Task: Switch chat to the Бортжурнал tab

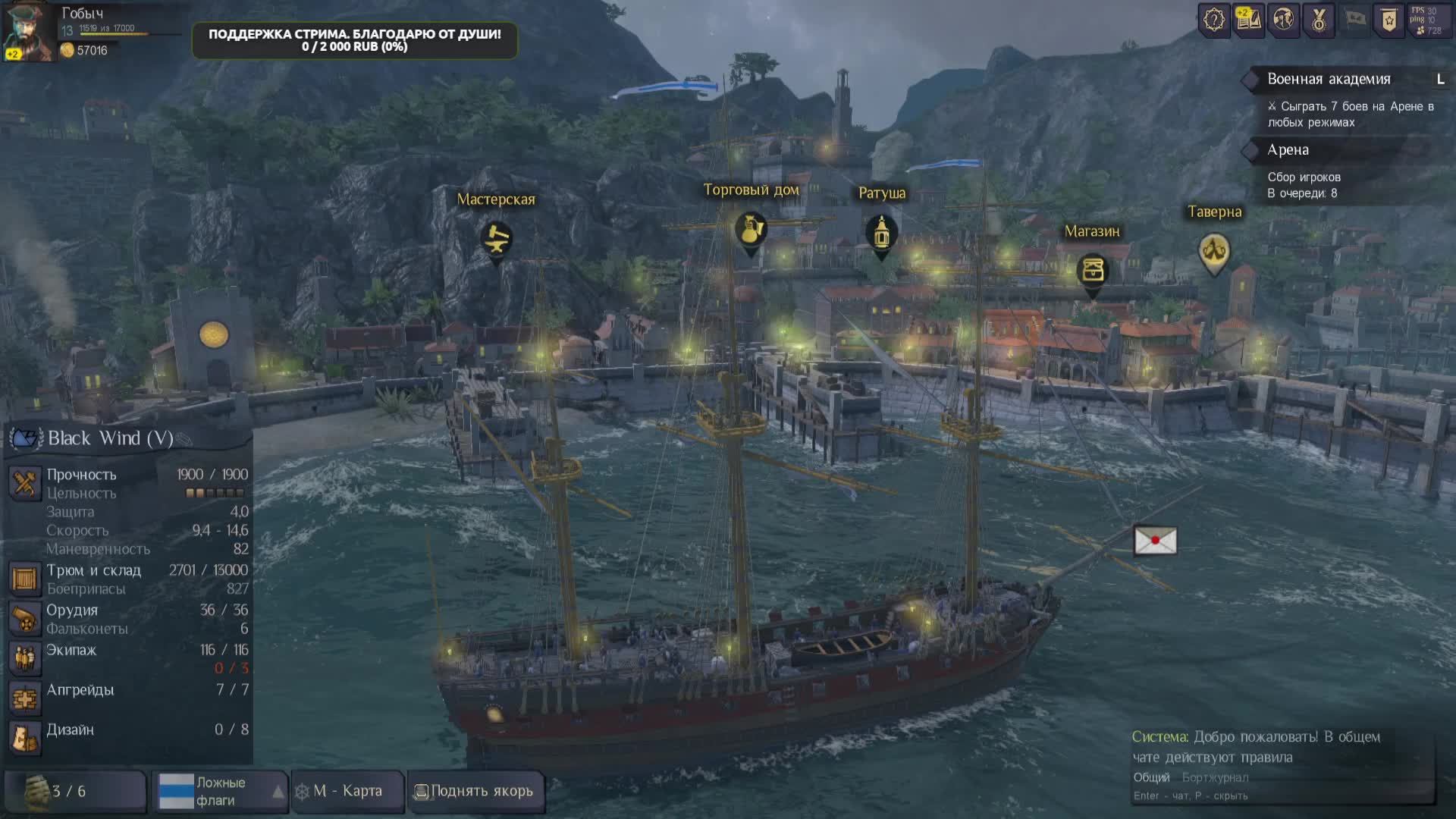Action: coord(1215,777)
